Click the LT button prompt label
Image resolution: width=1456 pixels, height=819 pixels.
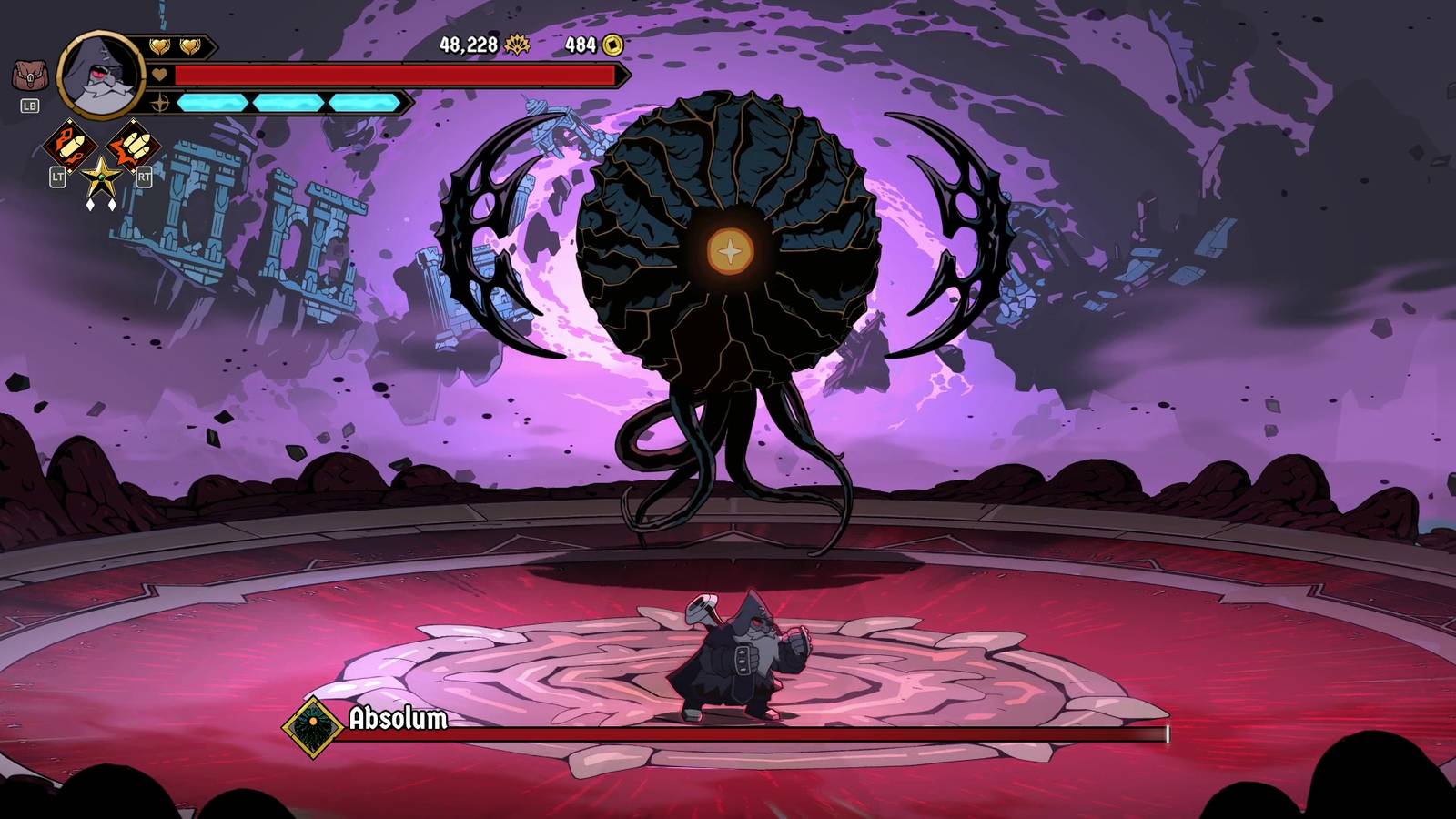pos(58,178)
